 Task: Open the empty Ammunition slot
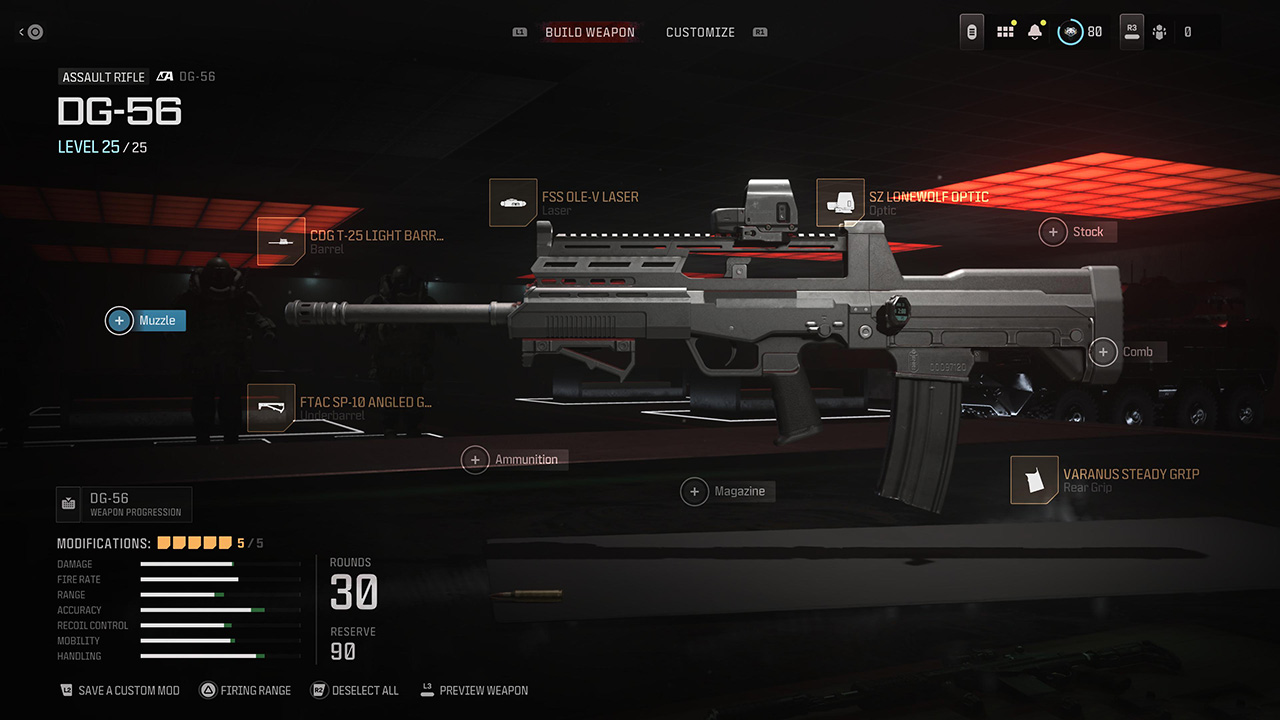[514, 459]
